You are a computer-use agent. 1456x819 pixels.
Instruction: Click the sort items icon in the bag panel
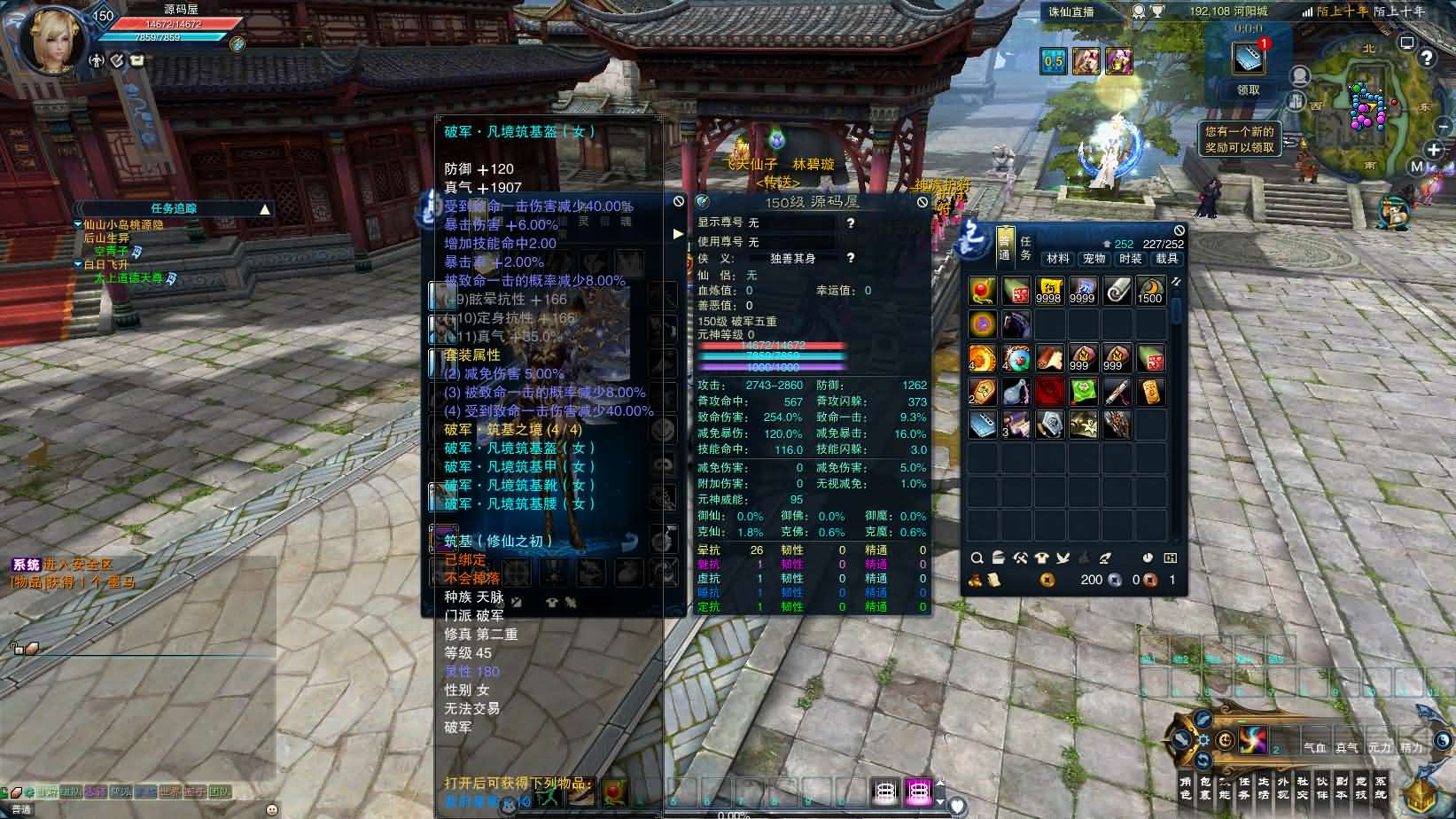(998, 558)
